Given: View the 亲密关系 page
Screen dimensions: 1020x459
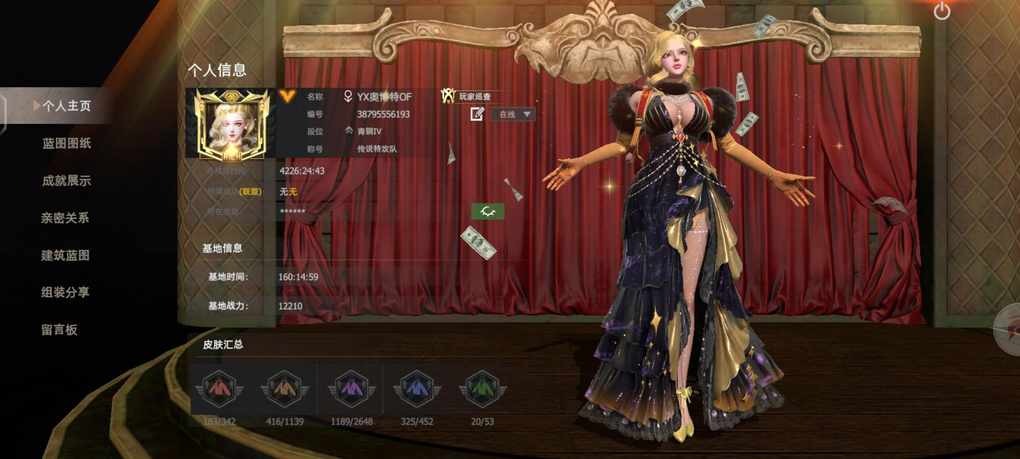Looking at the screenshot, I should [x=66, y=218].
